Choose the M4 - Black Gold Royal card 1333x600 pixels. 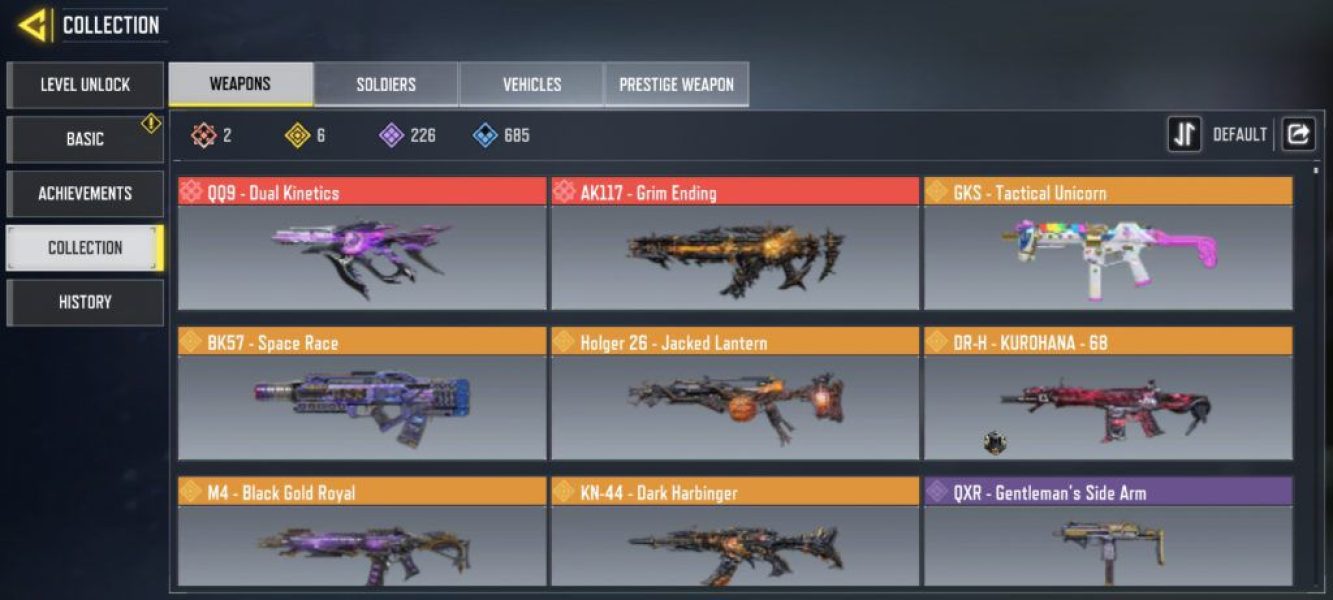point(362,533)
